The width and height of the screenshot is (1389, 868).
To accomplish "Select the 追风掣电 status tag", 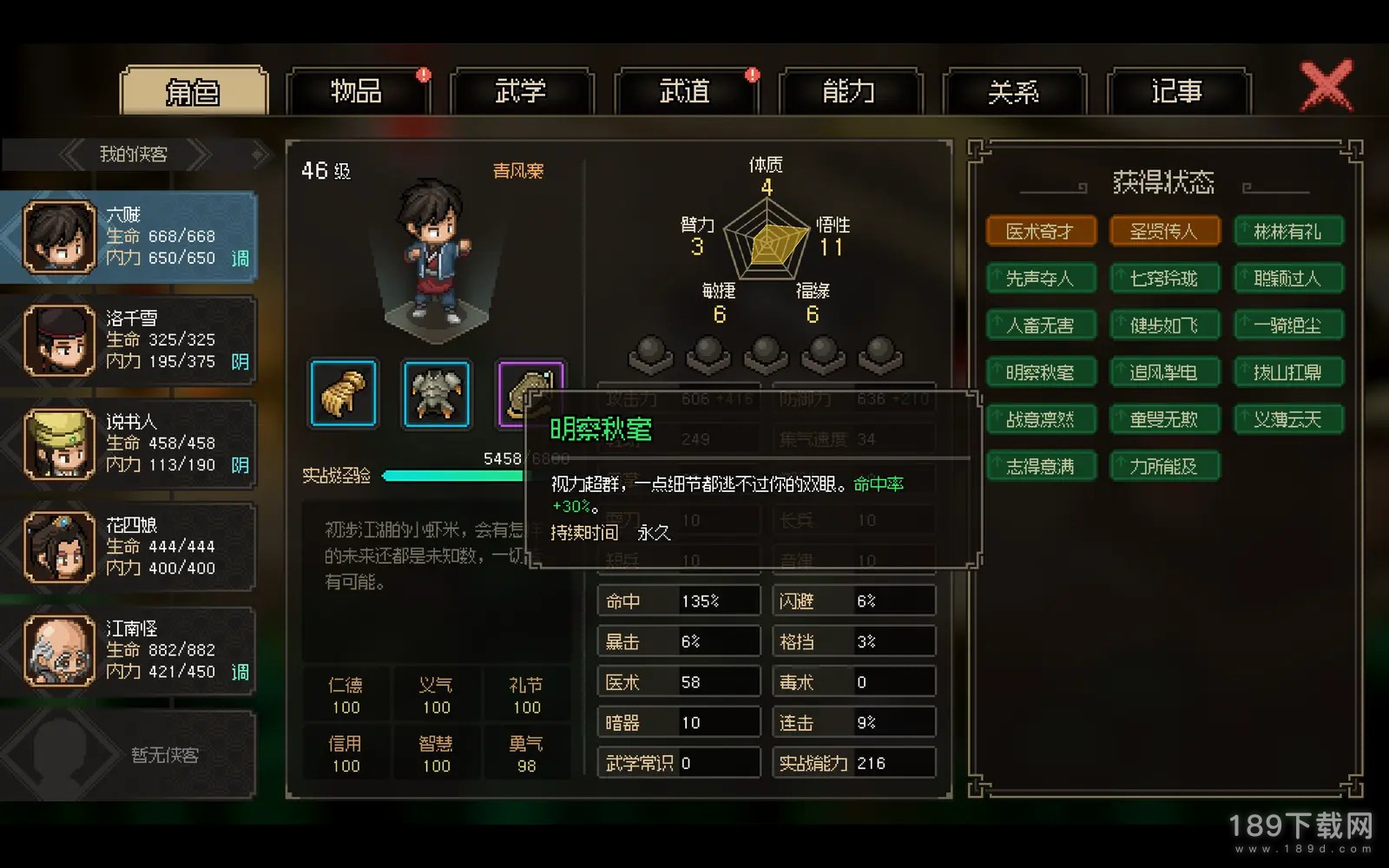I will pyautogui.click(x=1164, y=372).
